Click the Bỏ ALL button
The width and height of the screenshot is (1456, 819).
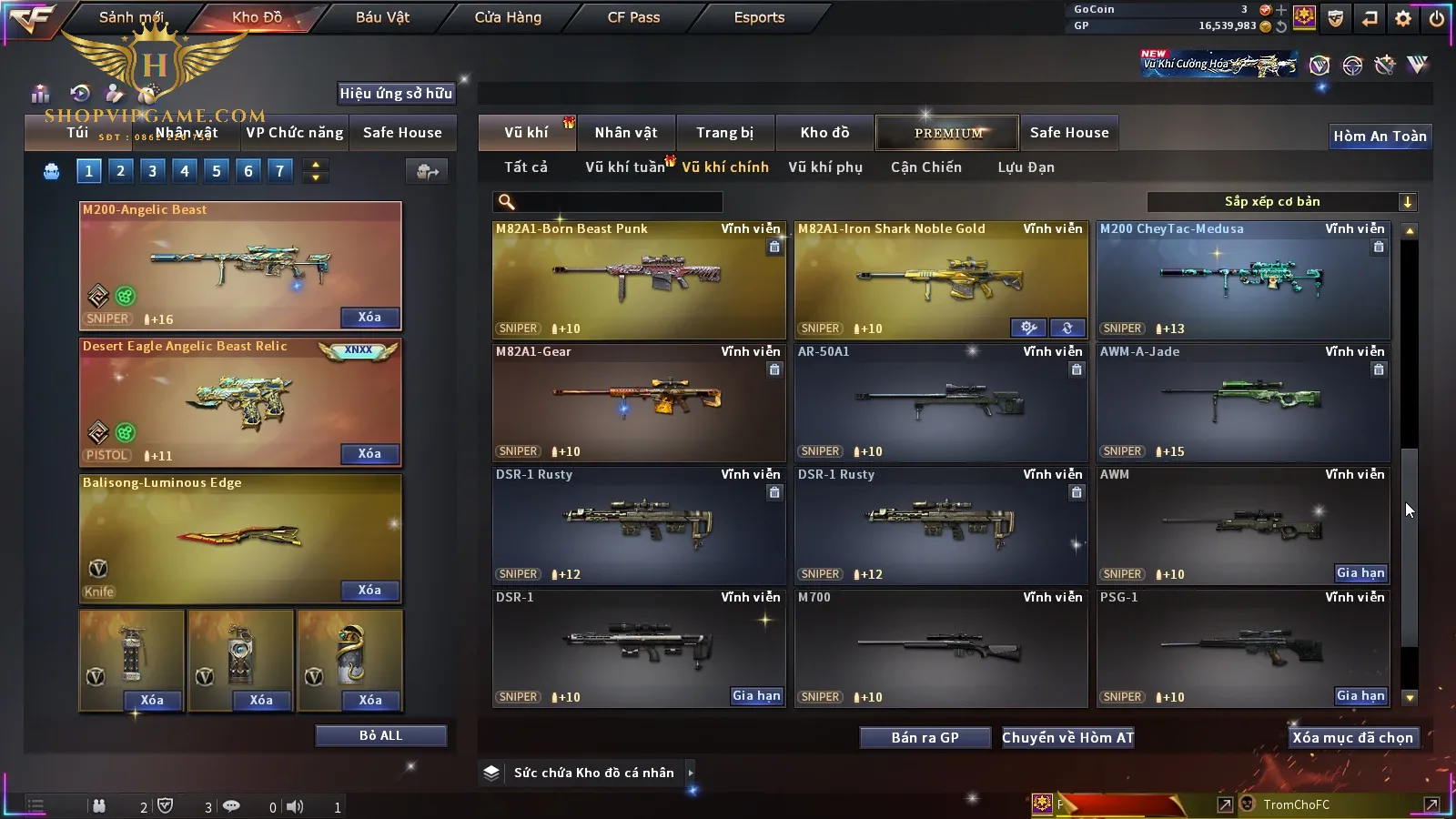point(380,735)
